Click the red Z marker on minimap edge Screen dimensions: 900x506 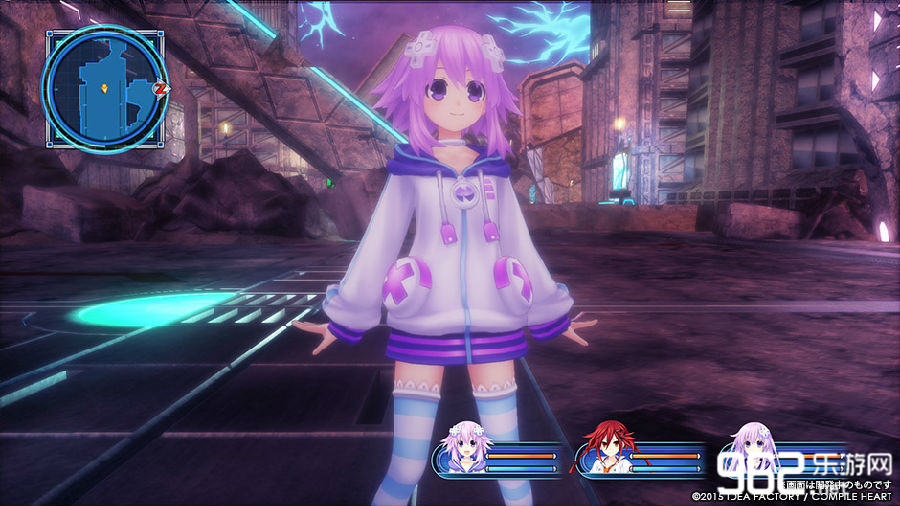click(x=159, y=89)
